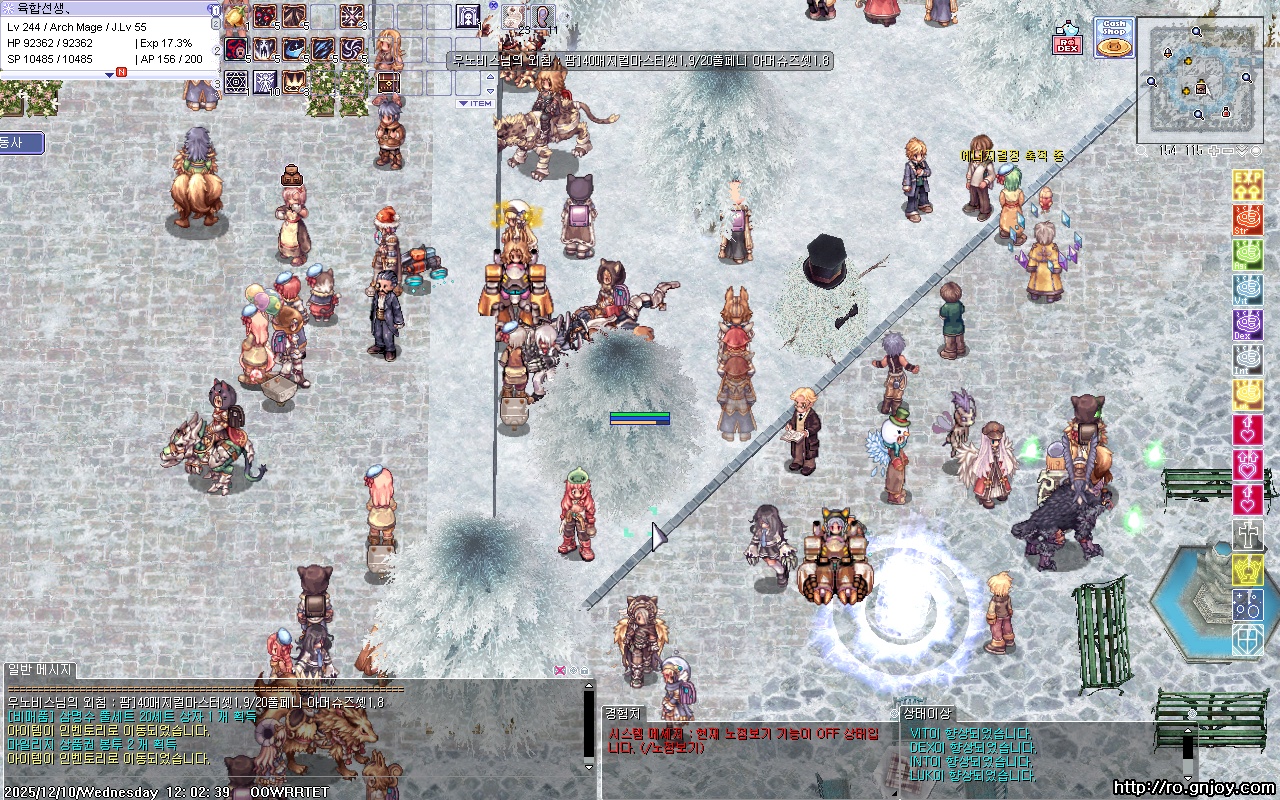Image resolution: width=1280 pixels, height=800 pixels.
Task: Click the red-faced skill icon in hotbar
Action: (x=237, y=48)
